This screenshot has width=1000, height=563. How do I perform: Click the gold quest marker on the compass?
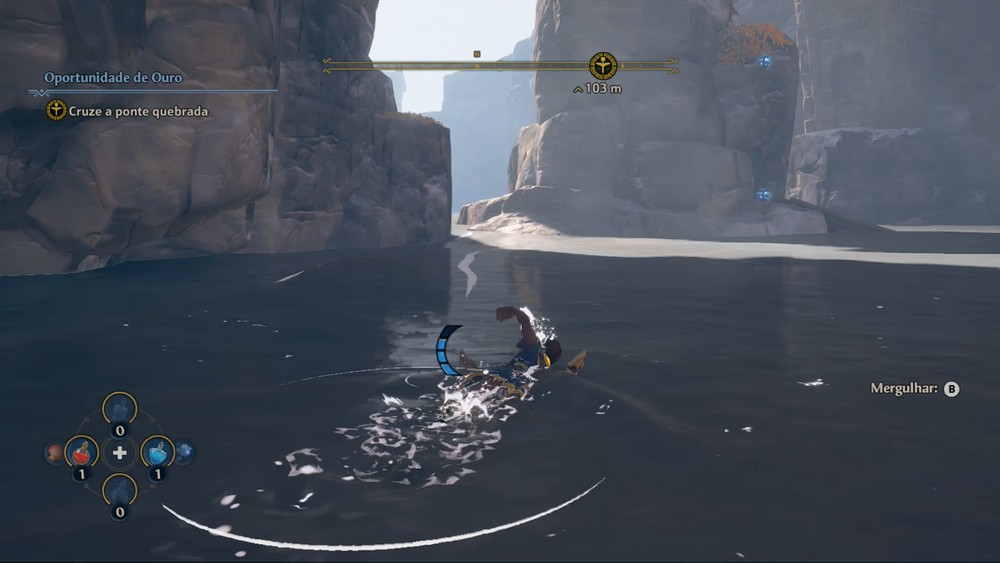tap(603, 66)
